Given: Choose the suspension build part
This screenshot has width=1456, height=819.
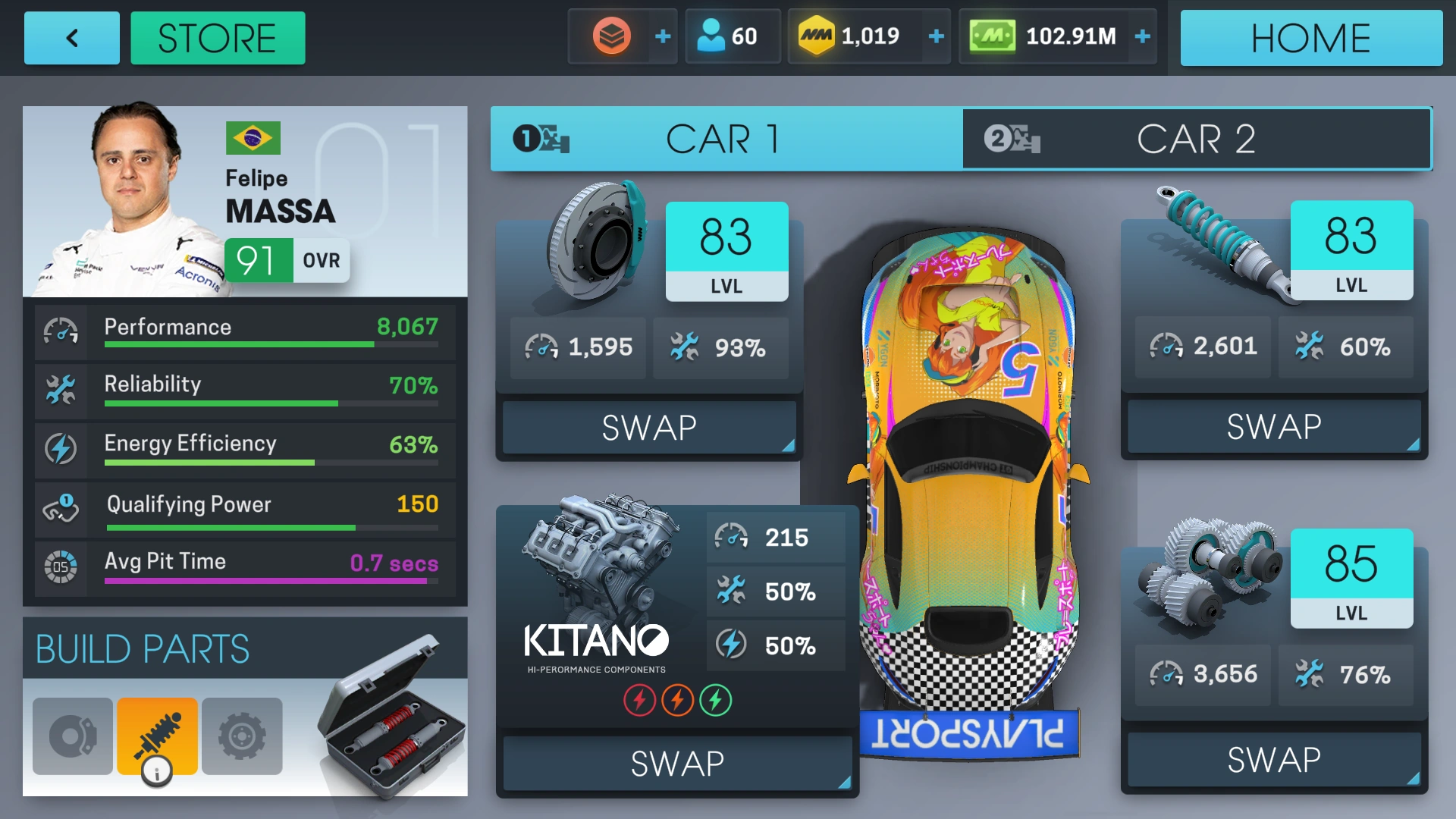Looking at the screenshot, I should [x=157, y=736].
